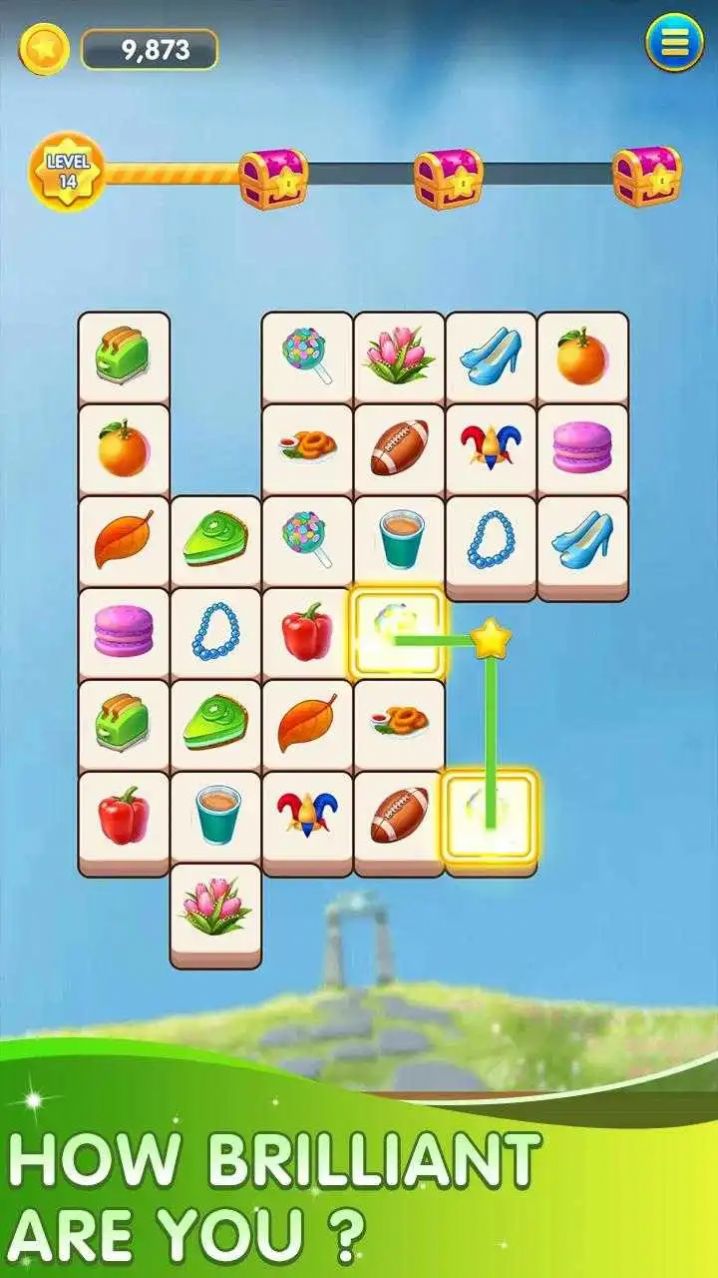Tap the red pepper beside the blue necklace

(307, 631)
